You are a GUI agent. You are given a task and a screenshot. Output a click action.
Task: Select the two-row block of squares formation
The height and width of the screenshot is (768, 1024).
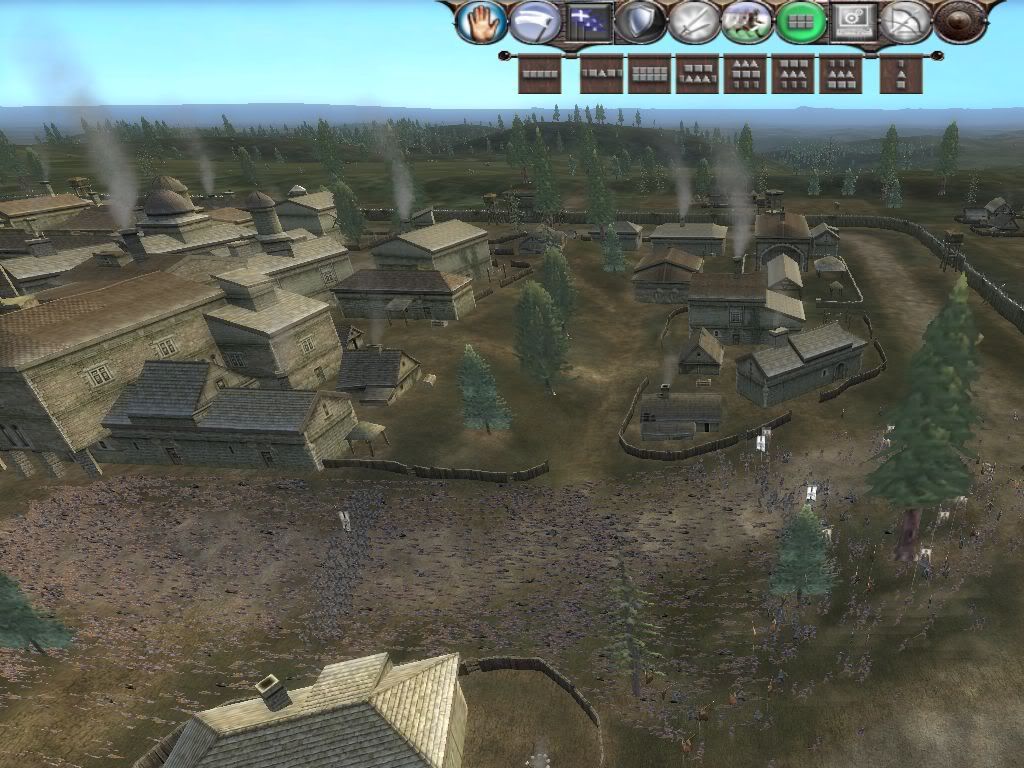coord(649,74)
